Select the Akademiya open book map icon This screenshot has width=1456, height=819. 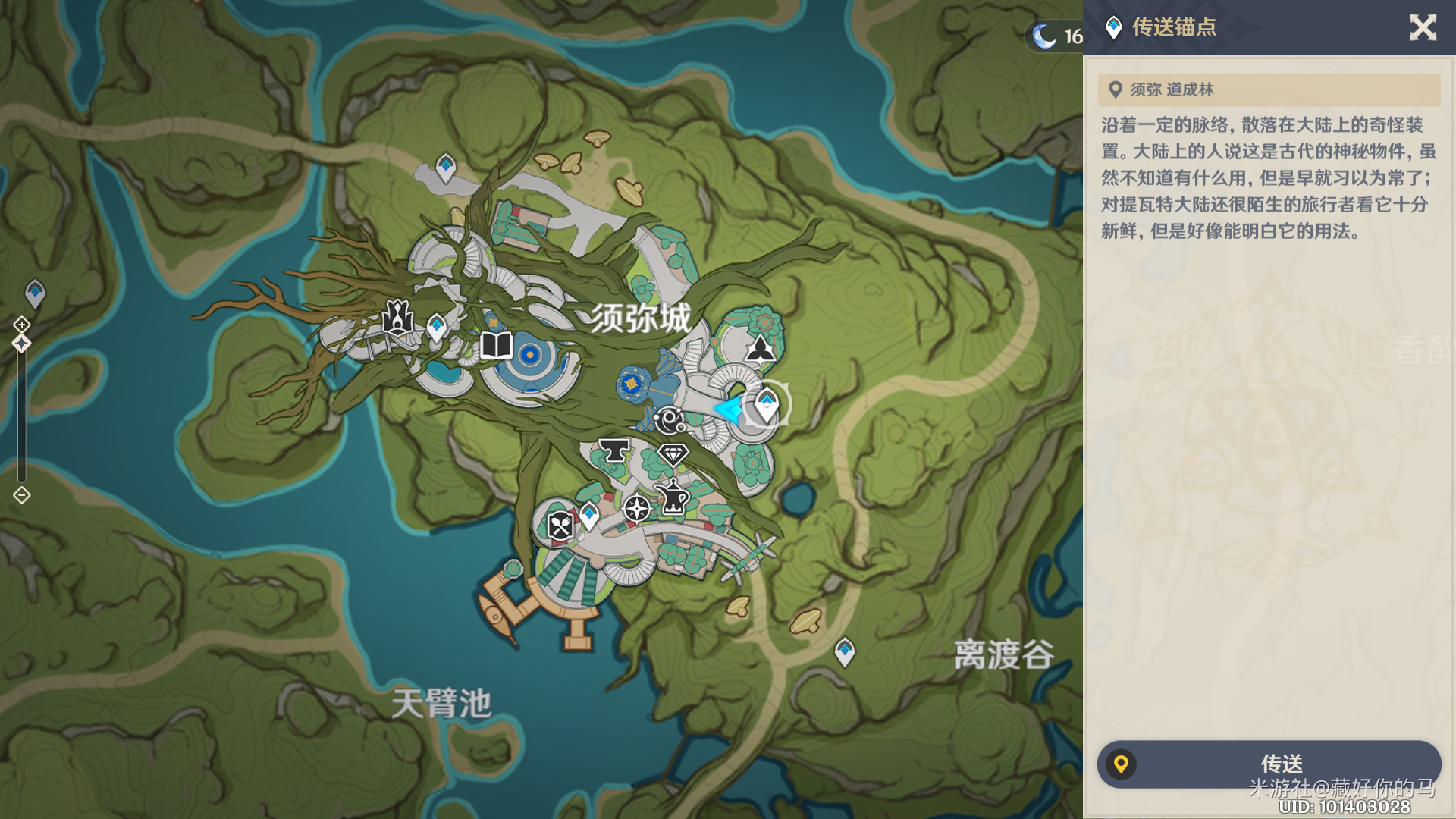(497, 346)
